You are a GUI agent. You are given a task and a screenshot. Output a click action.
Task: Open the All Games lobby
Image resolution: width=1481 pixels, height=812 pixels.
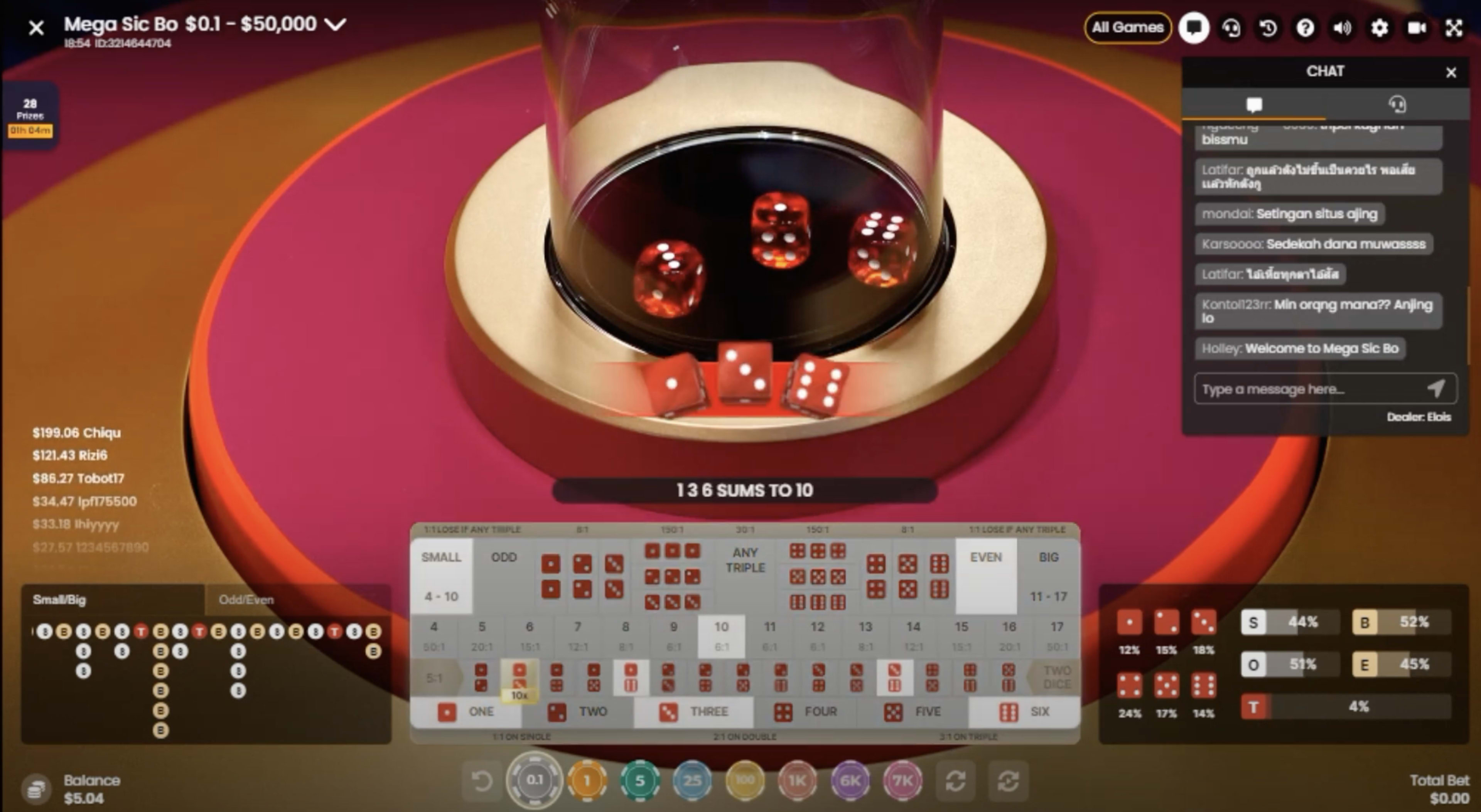(1126, 28)
